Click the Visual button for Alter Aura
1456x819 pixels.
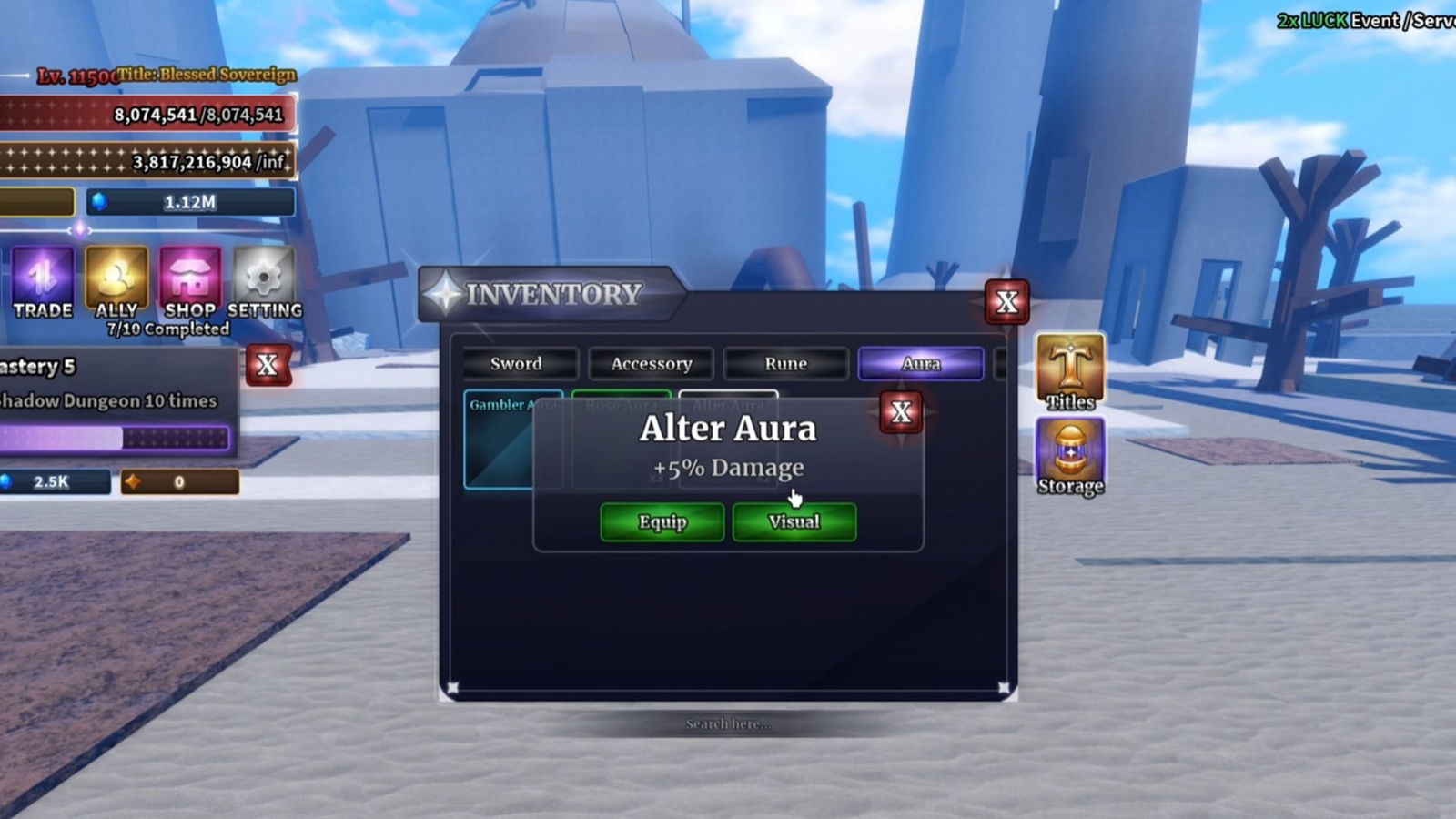click(794, 521)
